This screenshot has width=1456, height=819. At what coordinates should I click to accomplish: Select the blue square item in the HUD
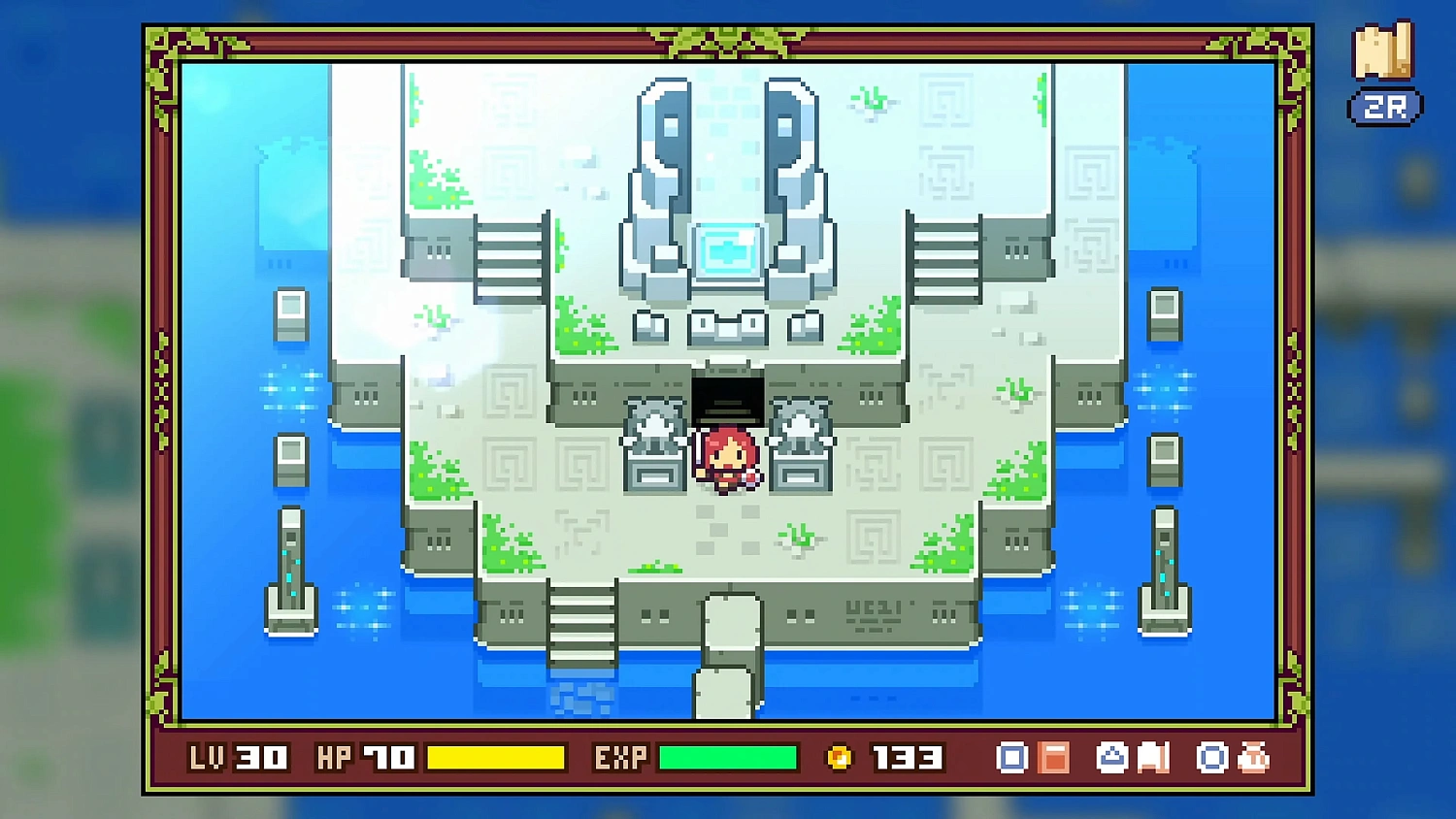click(1011, 757)
